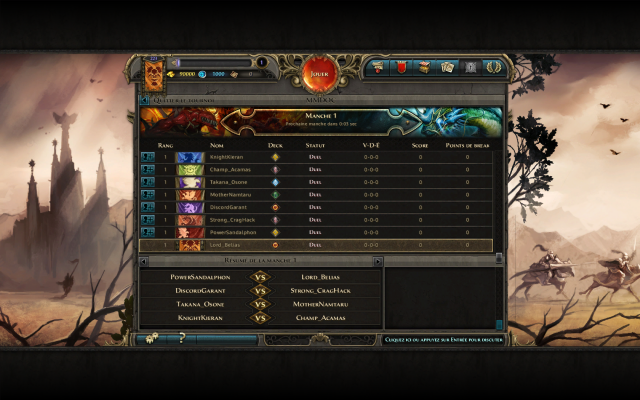The height and width of the screenshot is (400, 640).
Task: Open the laurel wreath achievements icon
Action: pos(493,67)
